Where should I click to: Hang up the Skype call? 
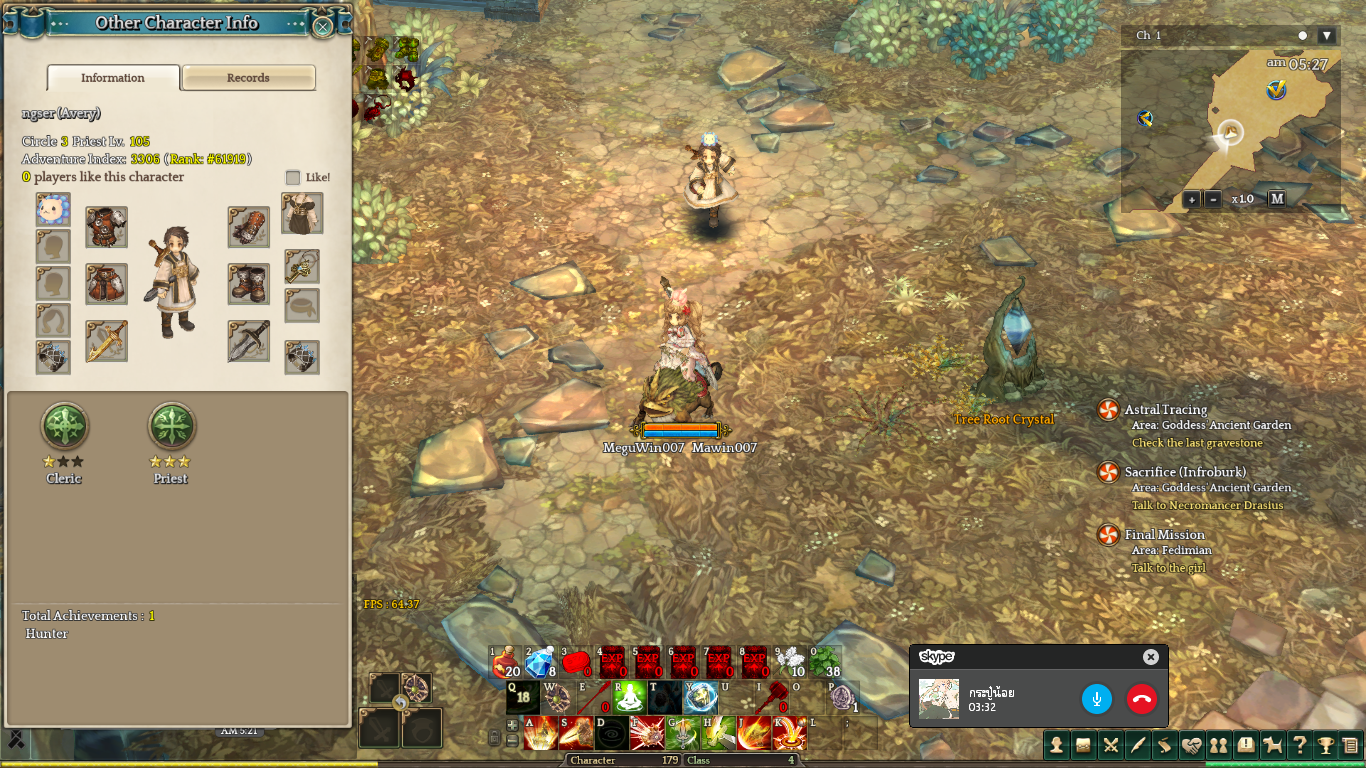(x=1141, y=699)
